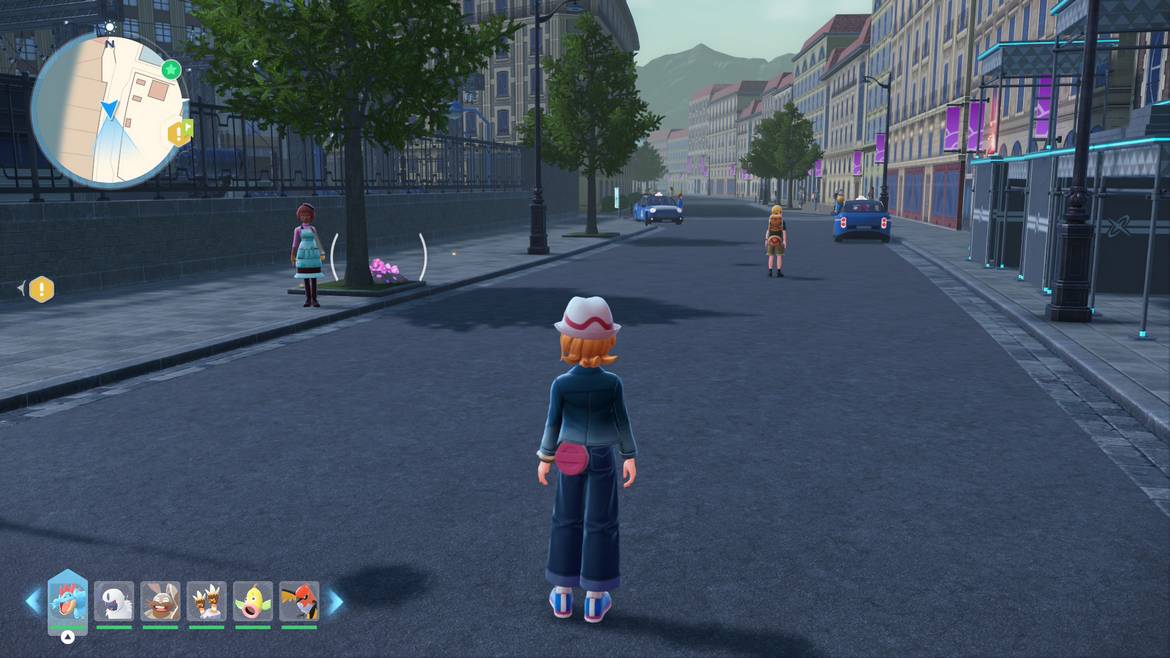Choose Absol from the party bar
This screenshot has height=658, width=1170.
point(114,602)
